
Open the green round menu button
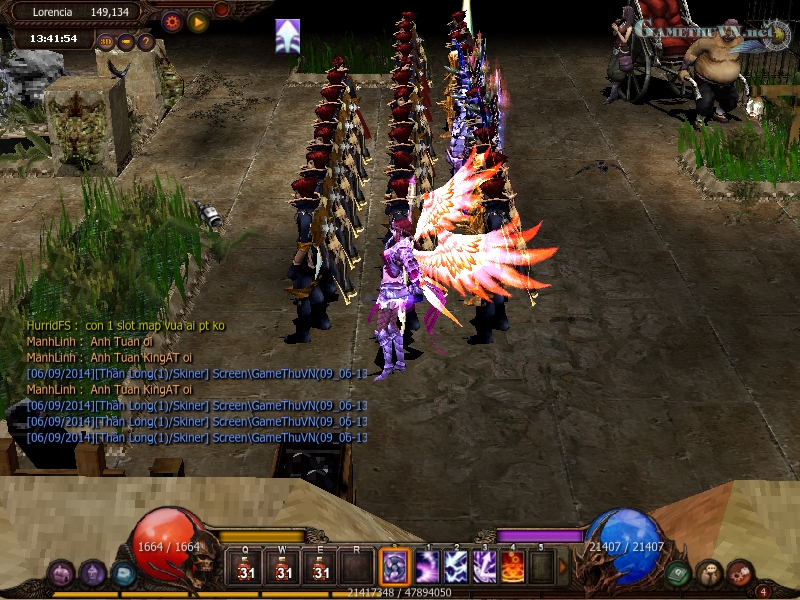(678, 574)
